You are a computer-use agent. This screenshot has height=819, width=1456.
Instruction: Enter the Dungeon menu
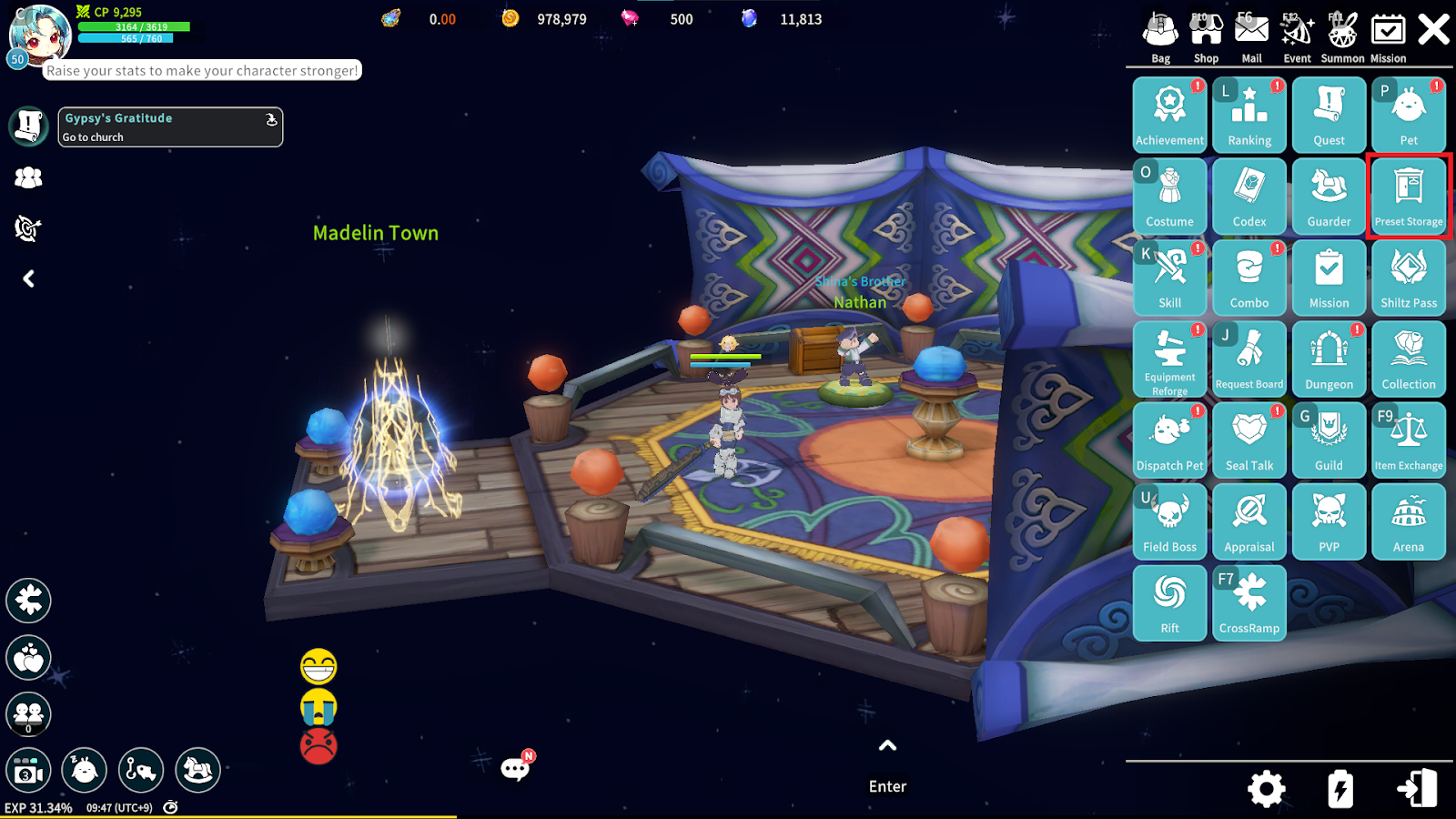coord(1329,359)
